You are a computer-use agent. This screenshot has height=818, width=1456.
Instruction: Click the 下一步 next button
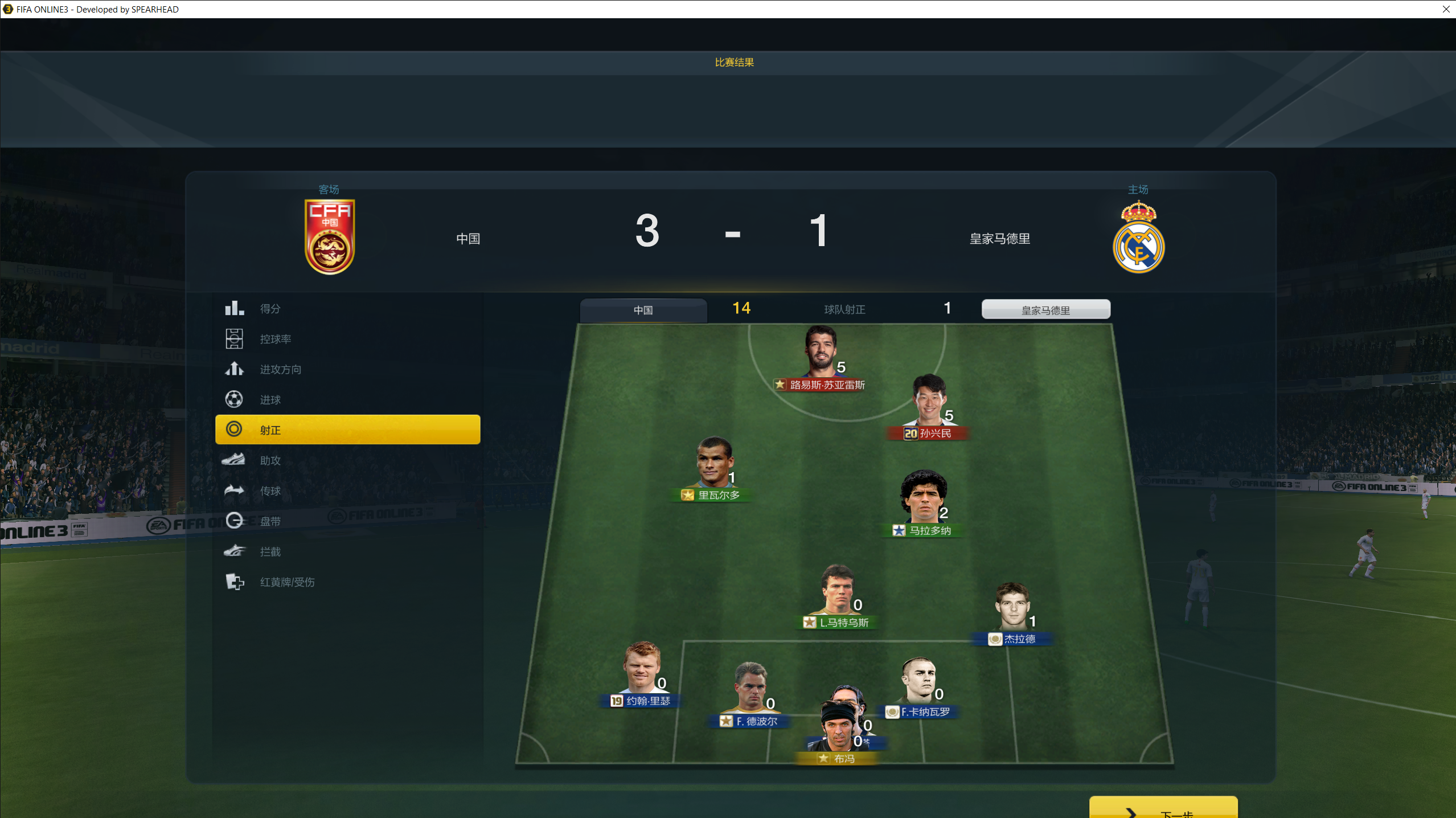point(1163,809)
